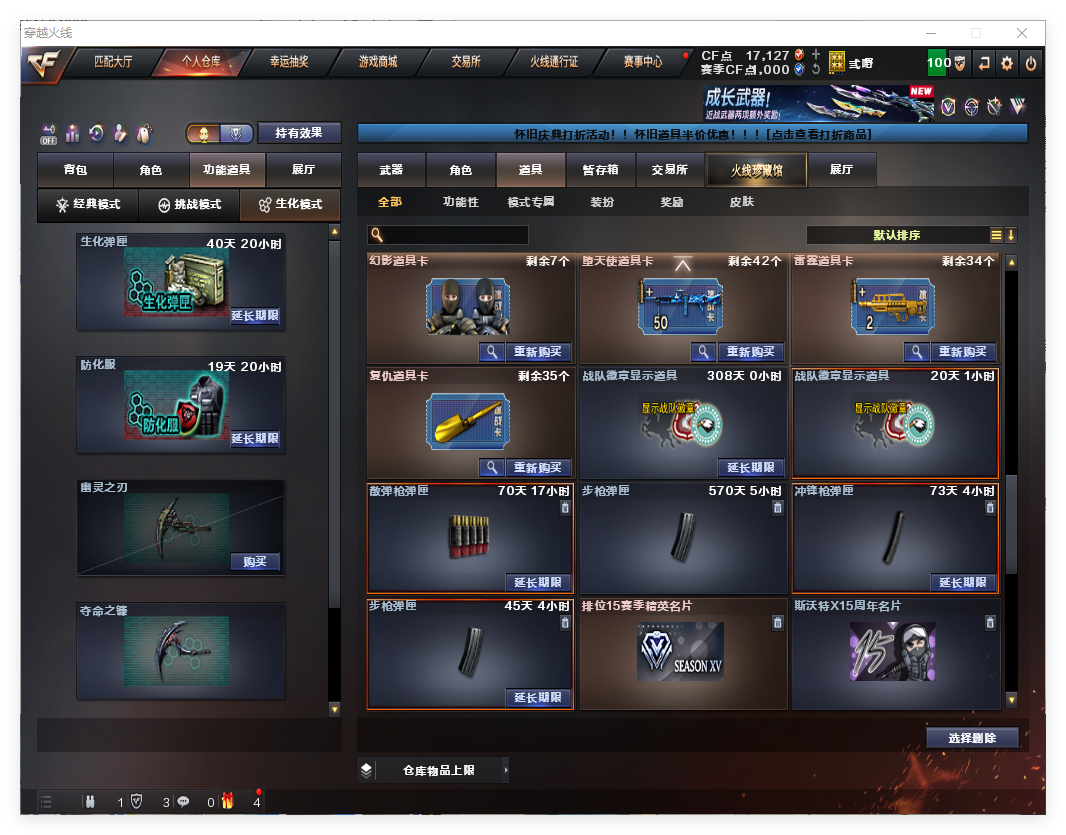1066x835 pixels.
Task: Open the 火线通行证 battle pass
Action: [554, 62]
